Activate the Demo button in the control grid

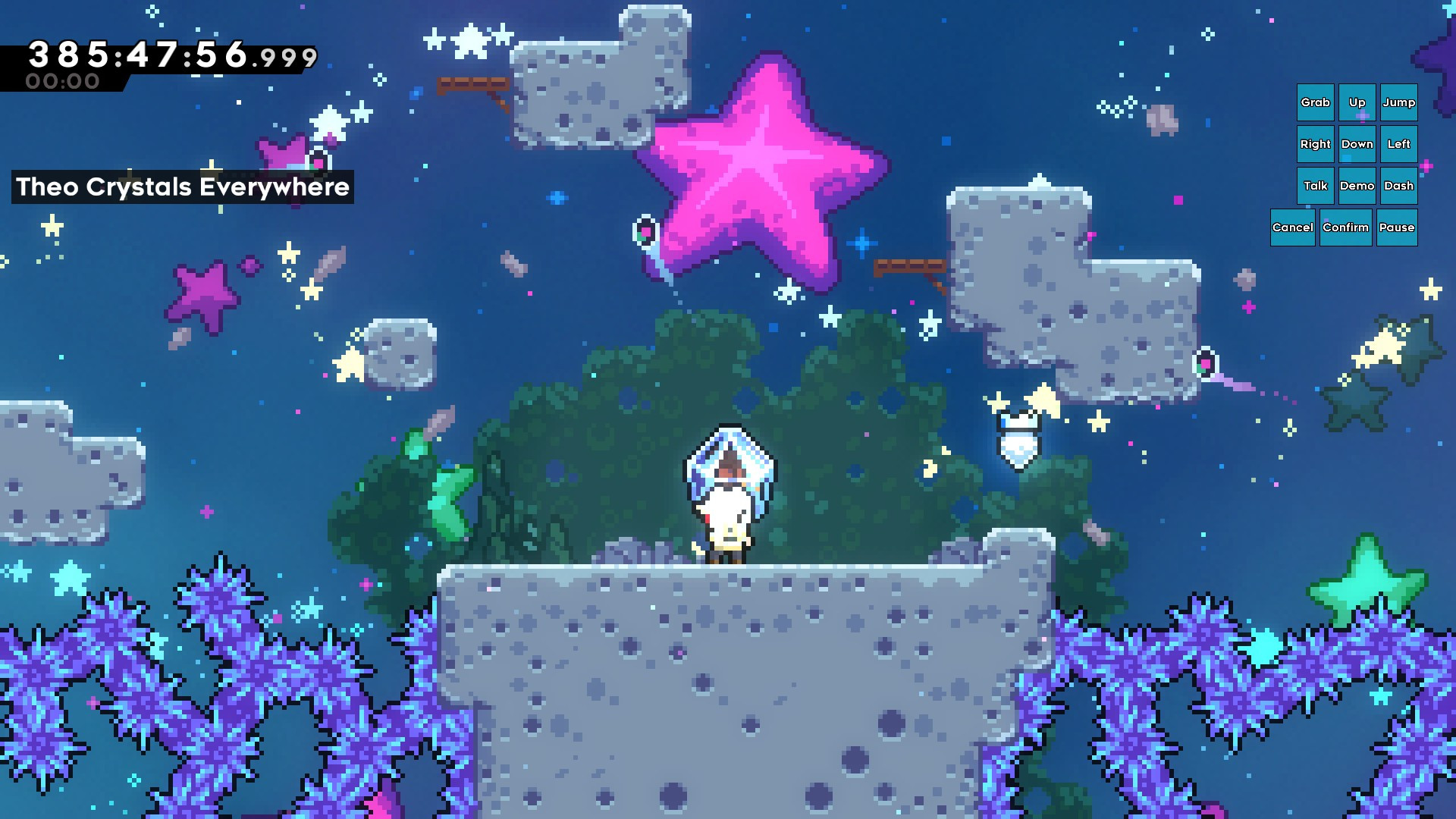coord(1357,185)
